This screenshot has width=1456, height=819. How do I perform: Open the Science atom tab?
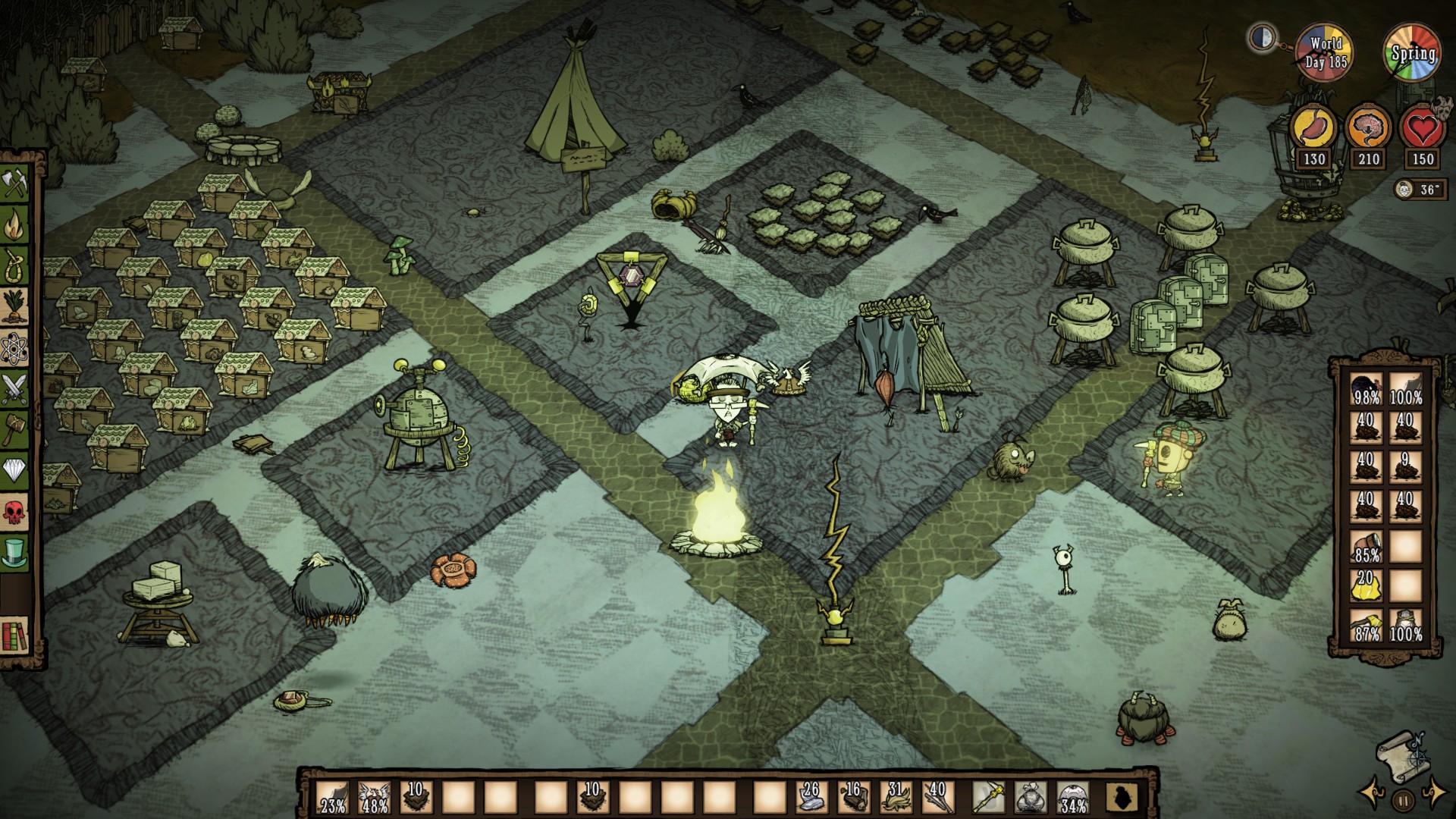15,348
